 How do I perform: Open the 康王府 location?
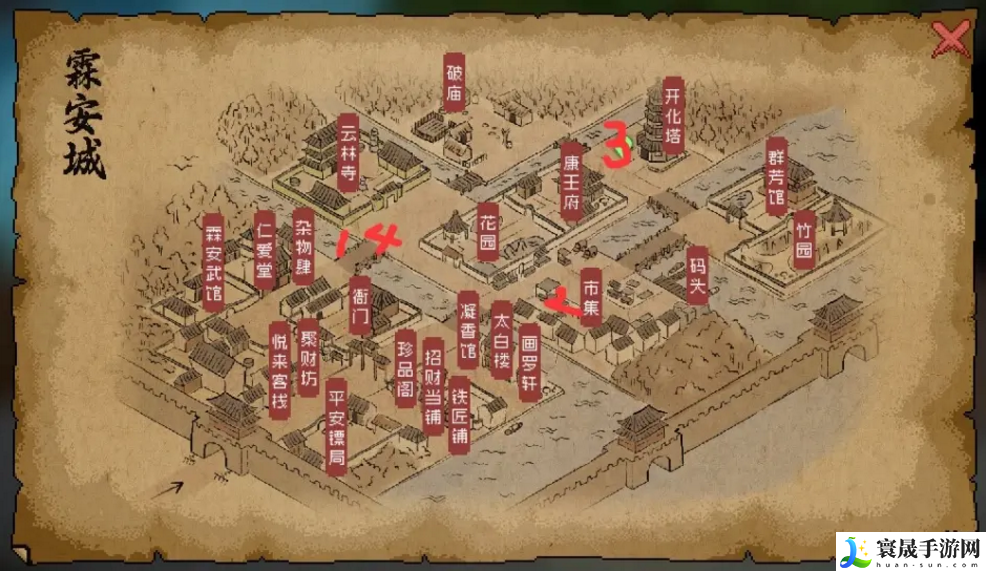click(571, 180)
